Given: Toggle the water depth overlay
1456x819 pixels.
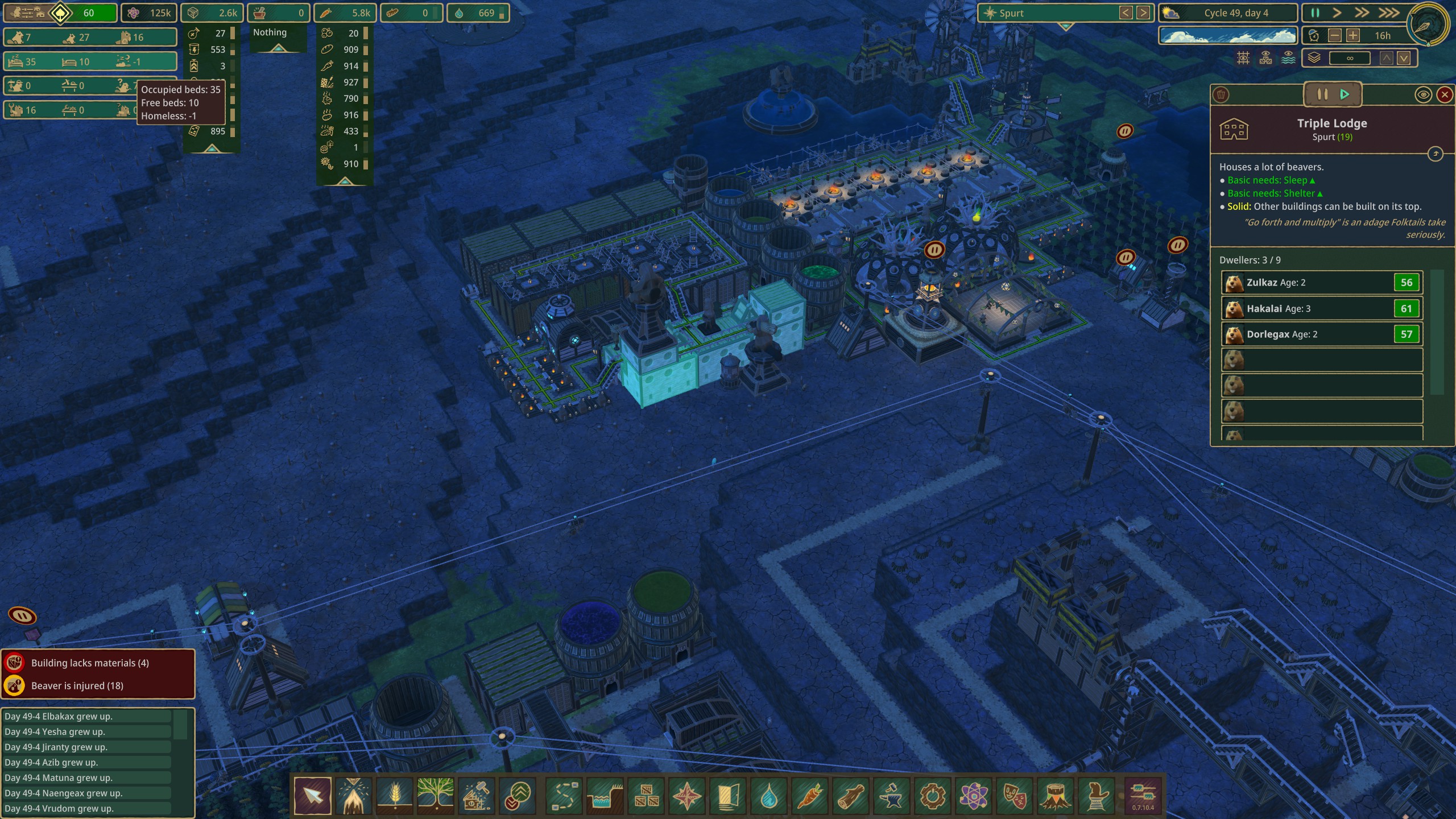Looking at the screenshot, I should click(1288, 58).
